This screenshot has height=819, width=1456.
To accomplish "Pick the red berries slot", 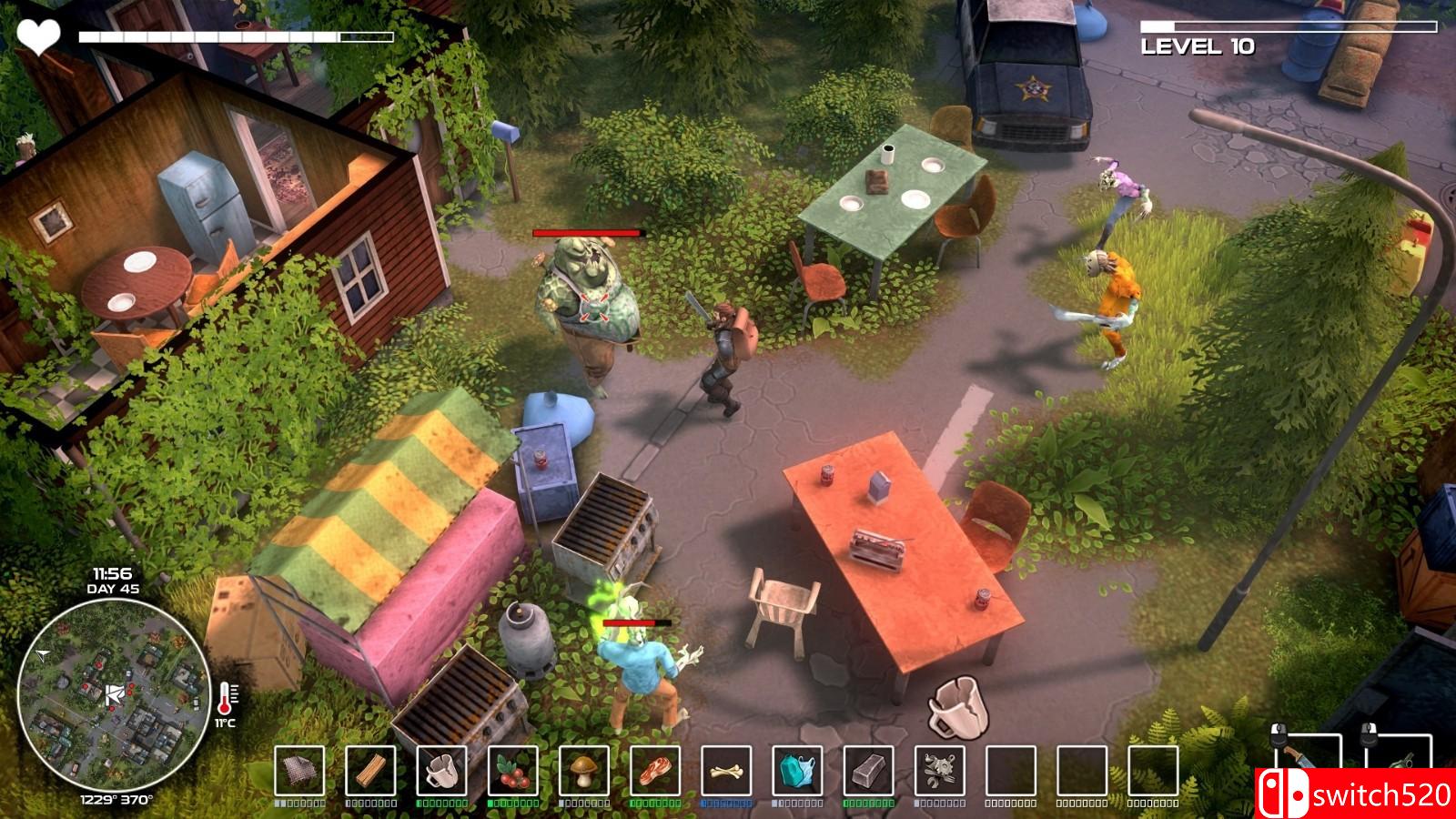I will [x=512, y=771].
